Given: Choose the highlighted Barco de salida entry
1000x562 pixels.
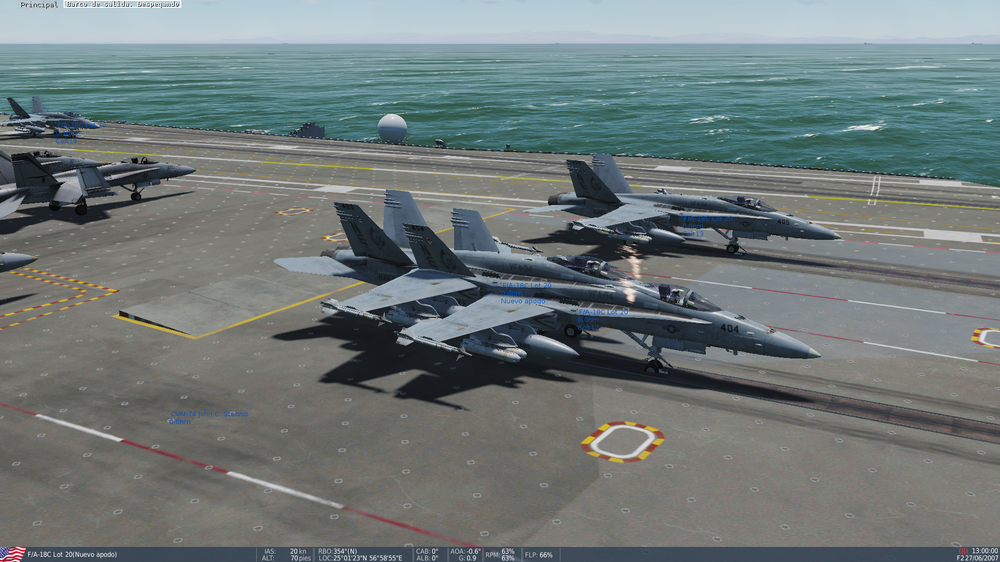Looking at the screenshot, I should tap(123, 5).
